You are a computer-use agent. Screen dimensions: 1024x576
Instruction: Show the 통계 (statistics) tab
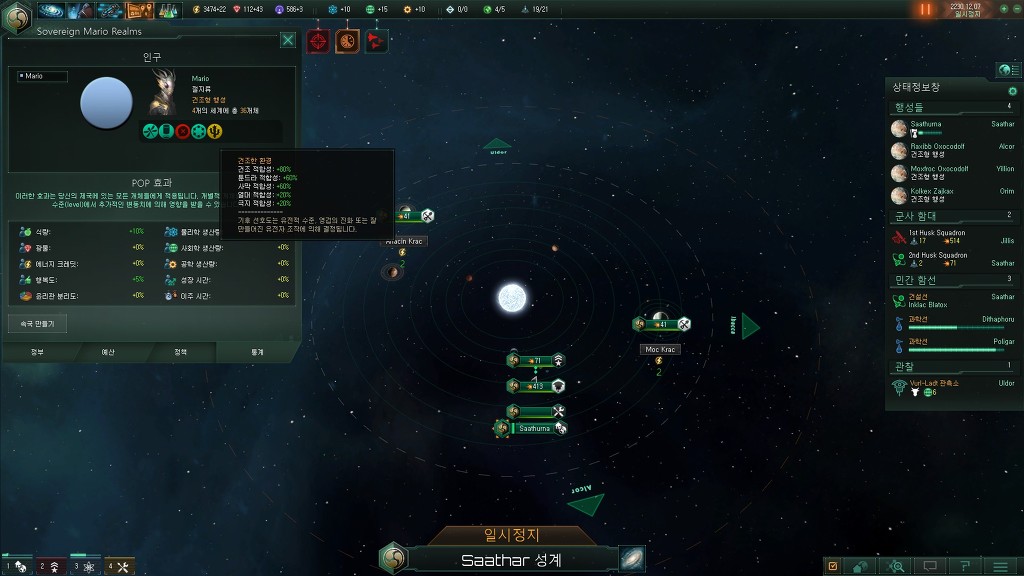tap(257, 352)
